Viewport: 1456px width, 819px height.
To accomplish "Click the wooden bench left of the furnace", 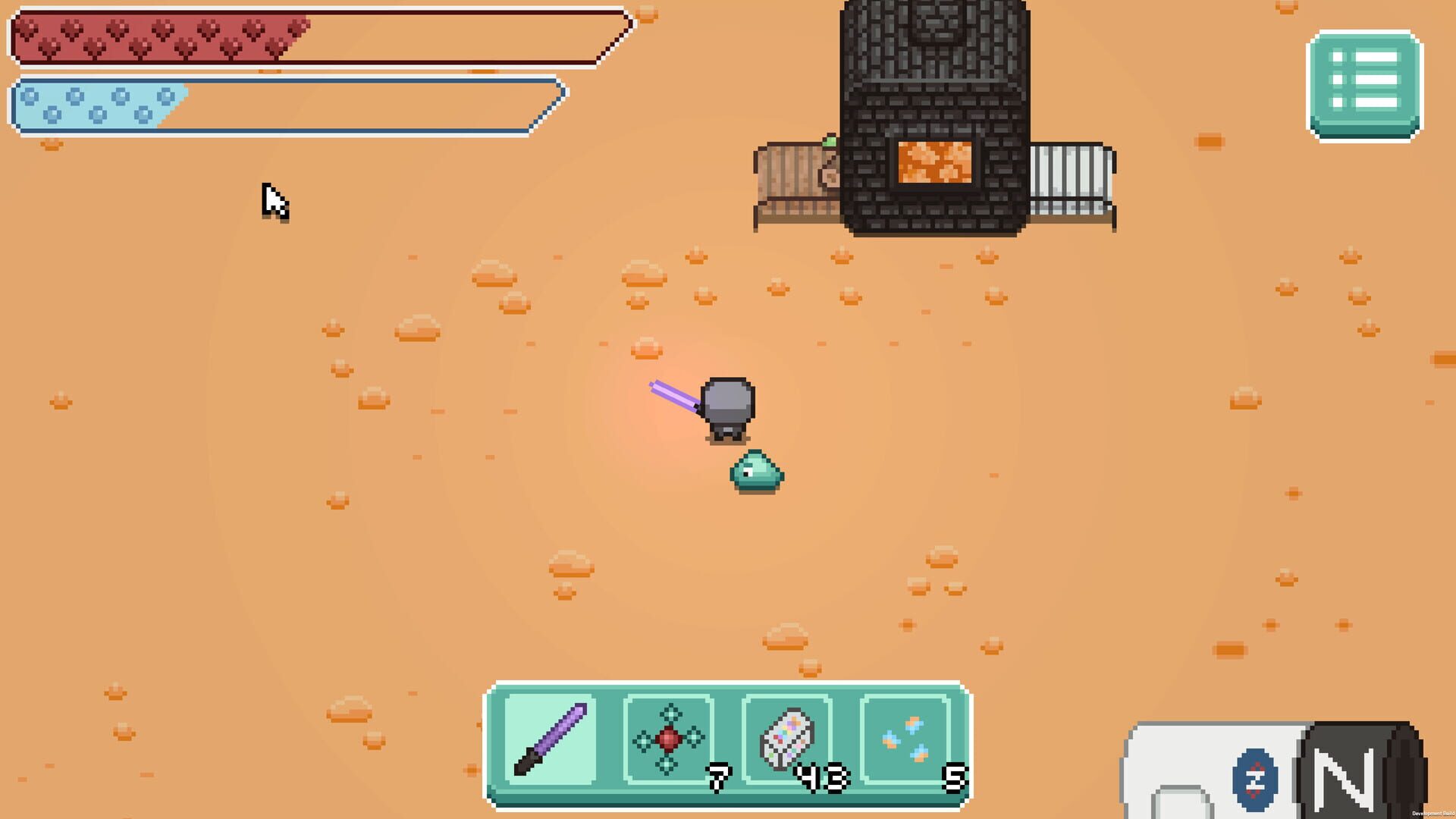I will [x=792, y=178].
